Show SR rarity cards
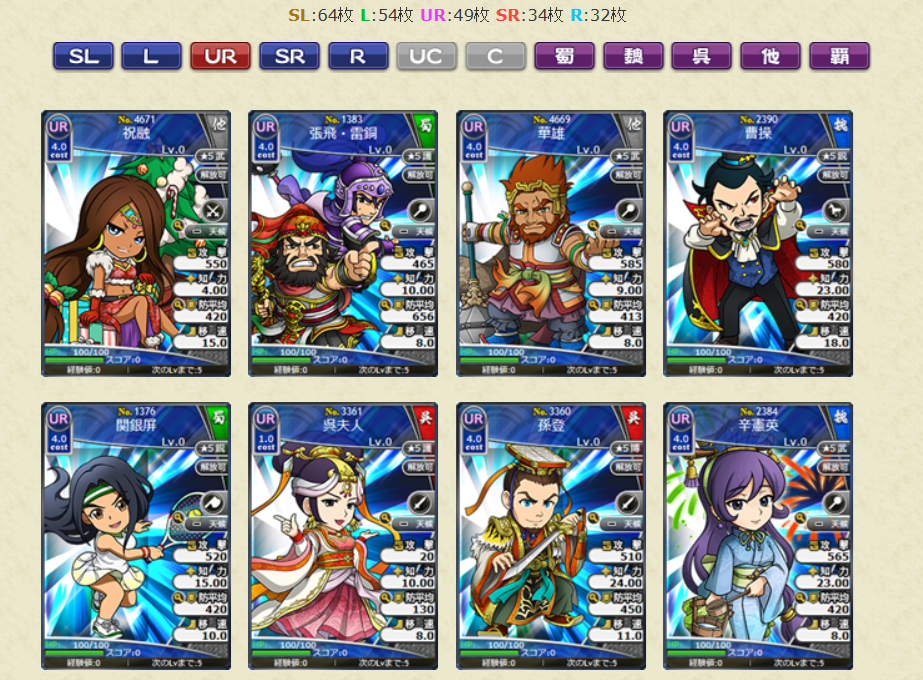The width and height of the screenshot is (923, 680). [x=289, y=56]
